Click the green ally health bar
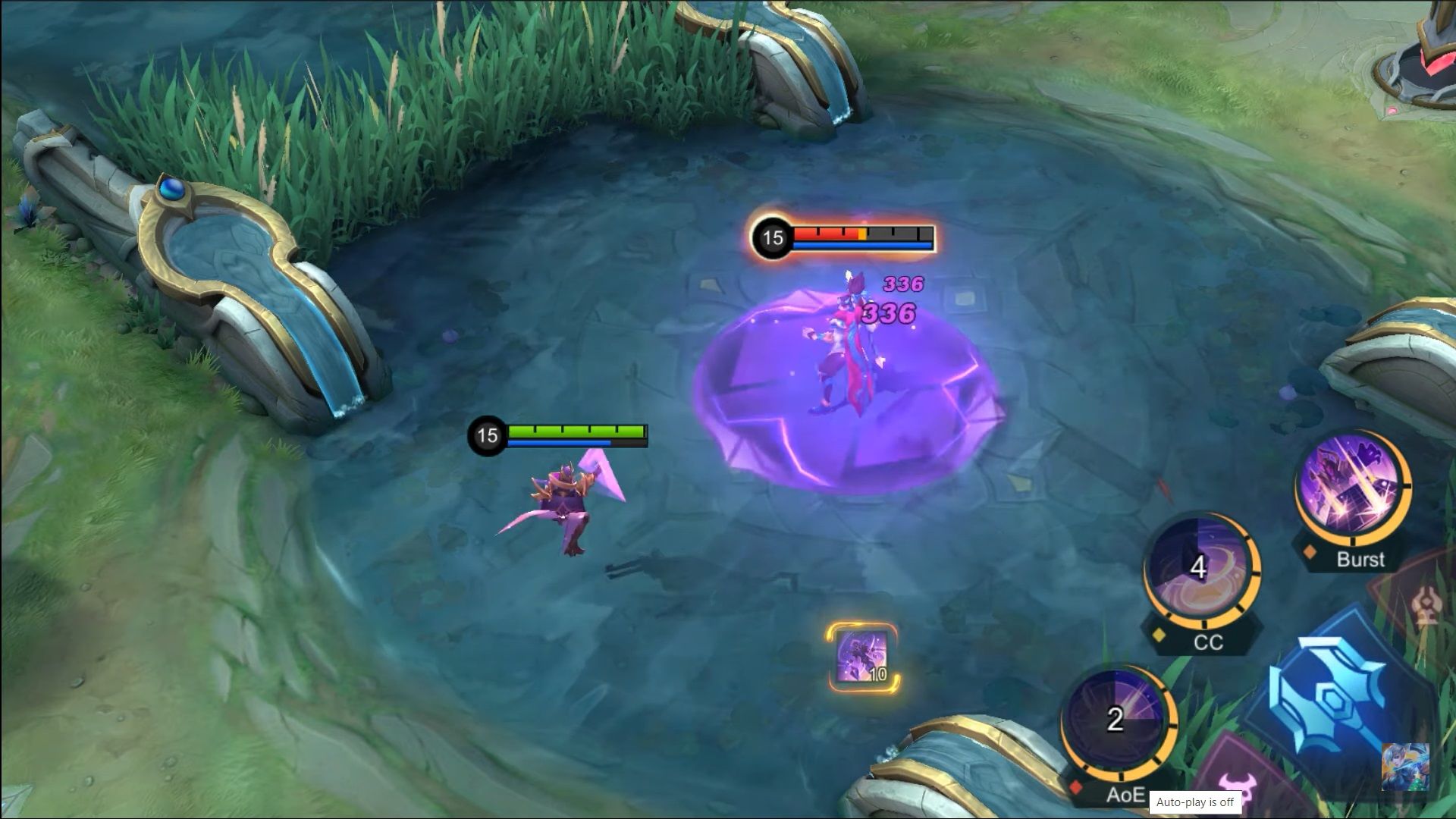 pyautogui.click(x=575, y=432)
